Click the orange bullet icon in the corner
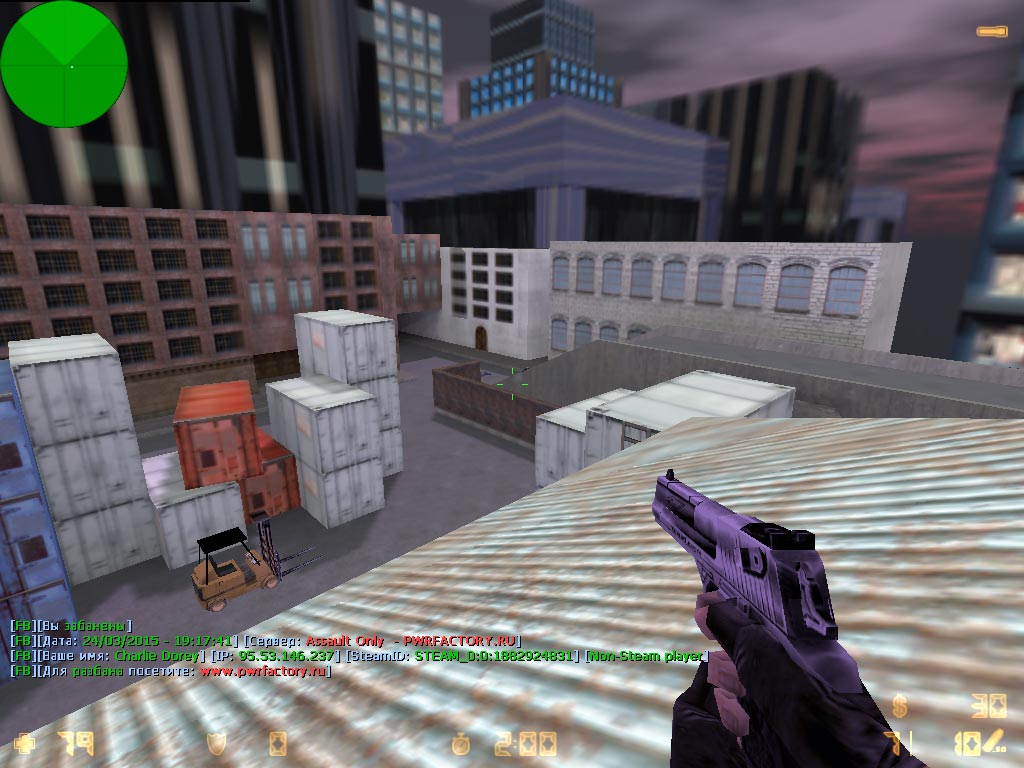The height and width of the screenshot is (768, 1024). click(992, 32)
